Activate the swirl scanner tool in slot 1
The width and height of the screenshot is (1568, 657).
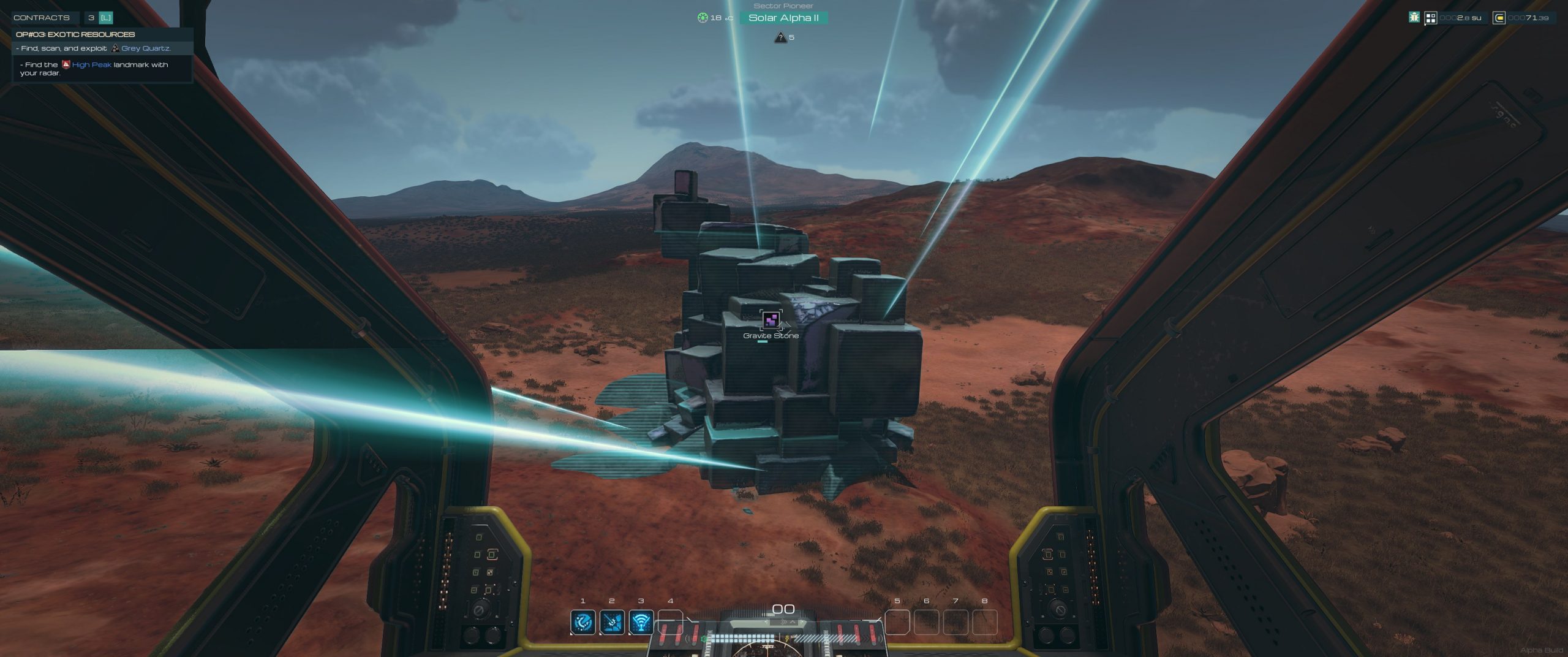click(x=582, y=622)
